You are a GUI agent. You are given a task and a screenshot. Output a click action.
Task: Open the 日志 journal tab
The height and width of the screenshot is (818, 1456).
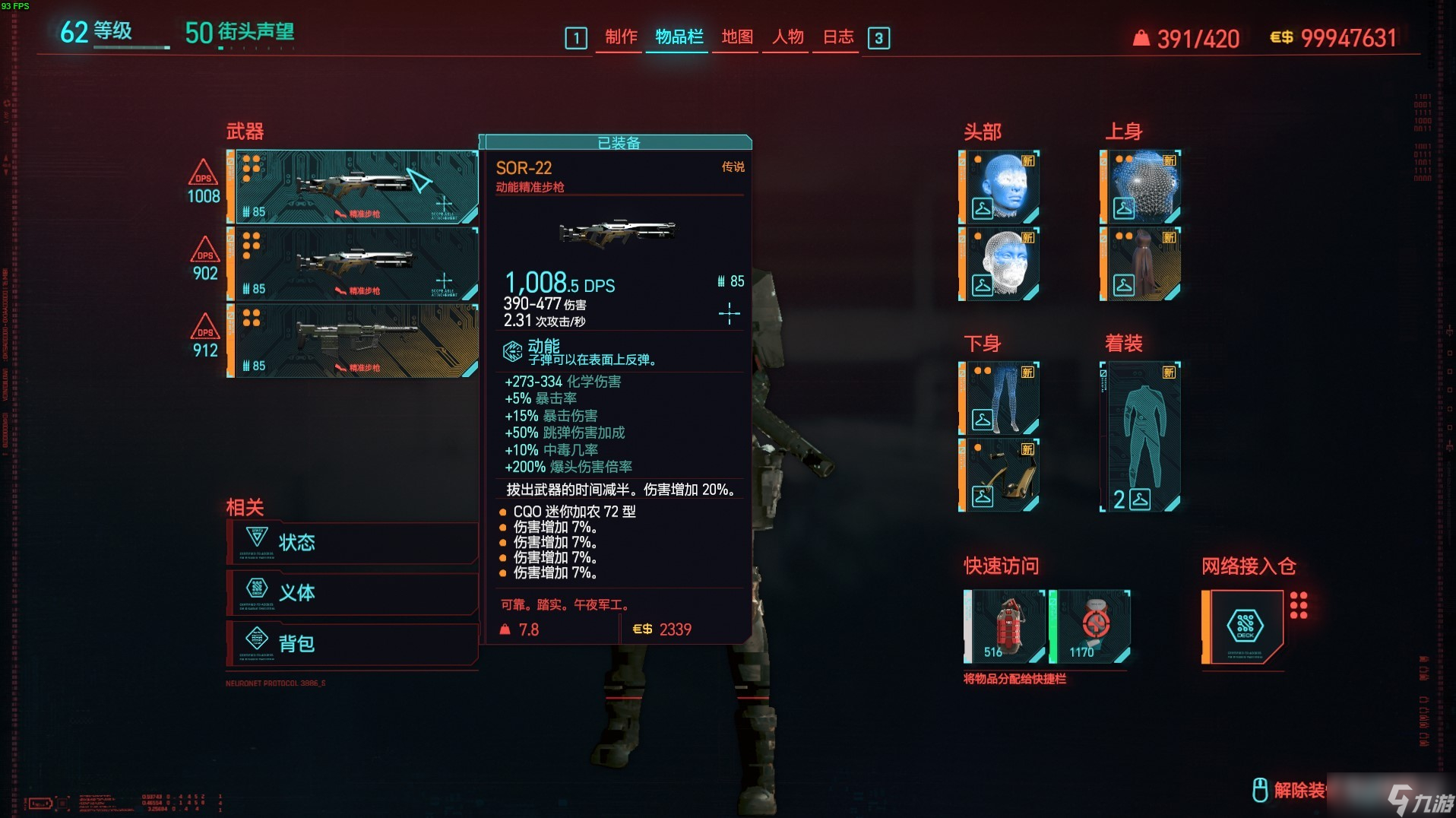[838, 37]
